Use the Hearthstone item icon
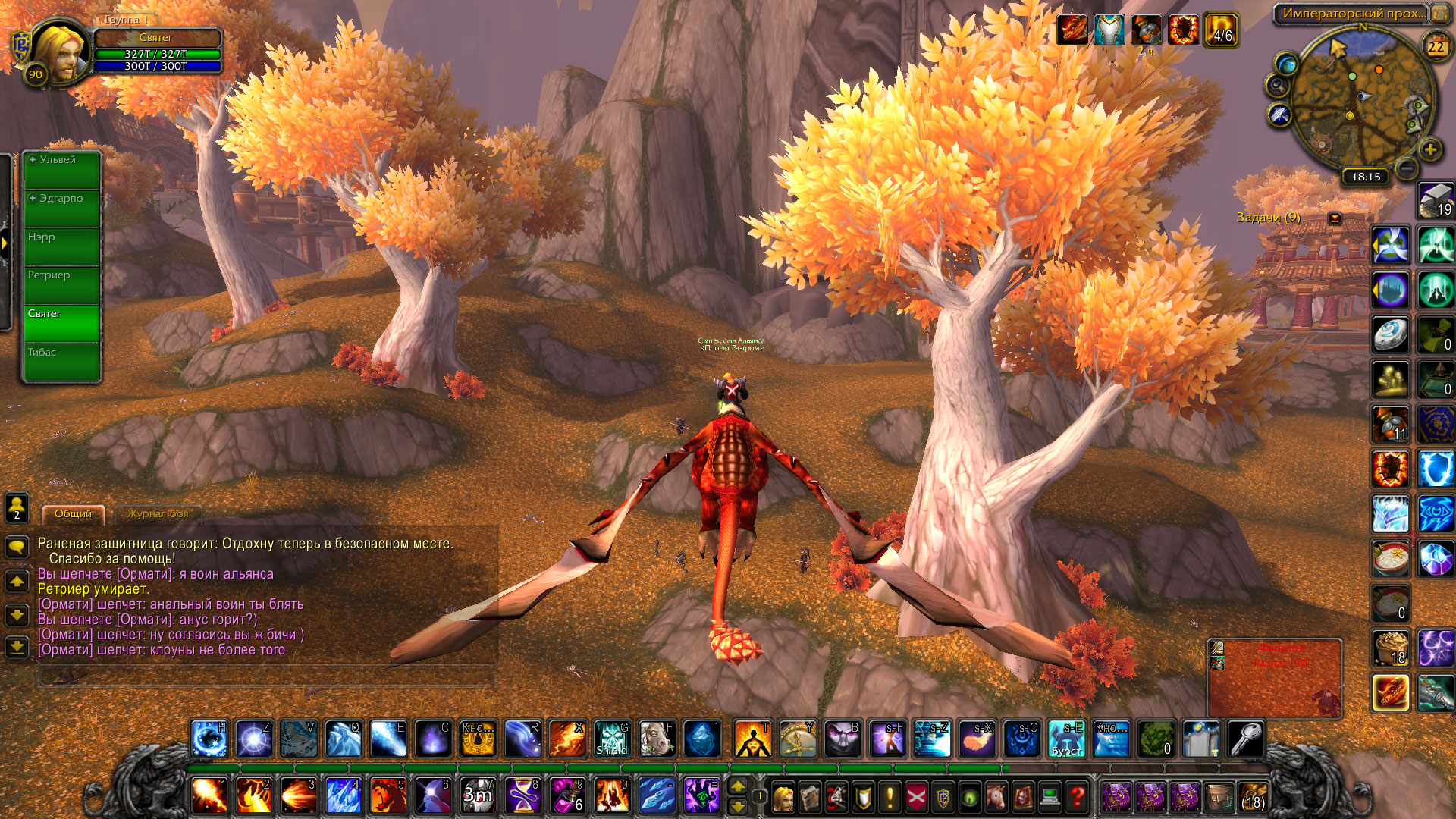 point(1391,334)
